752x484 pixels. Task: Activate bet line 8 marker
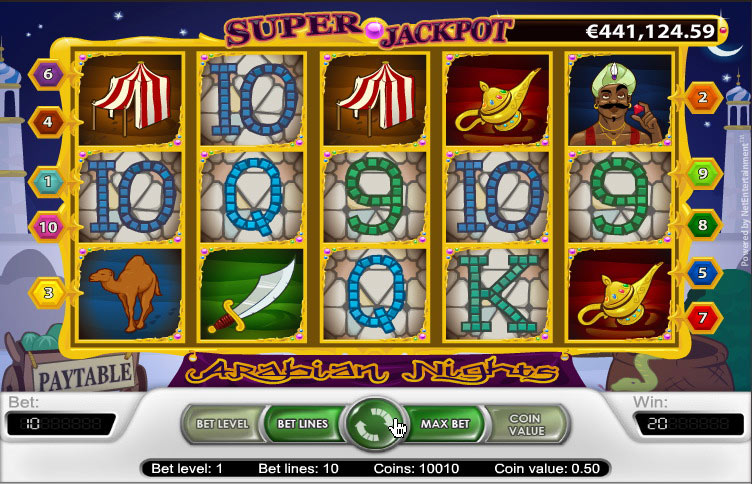click(703, 225)
